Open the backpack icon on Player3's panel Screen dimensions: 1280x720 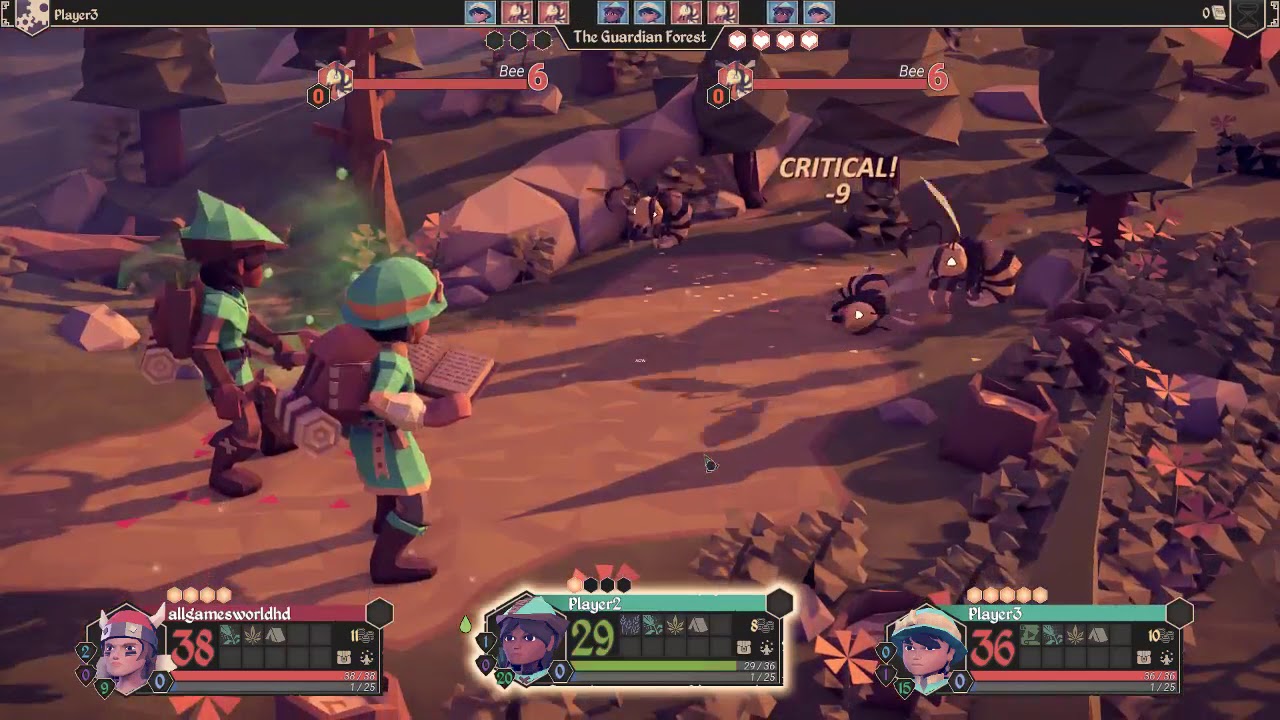[1144, 656]
